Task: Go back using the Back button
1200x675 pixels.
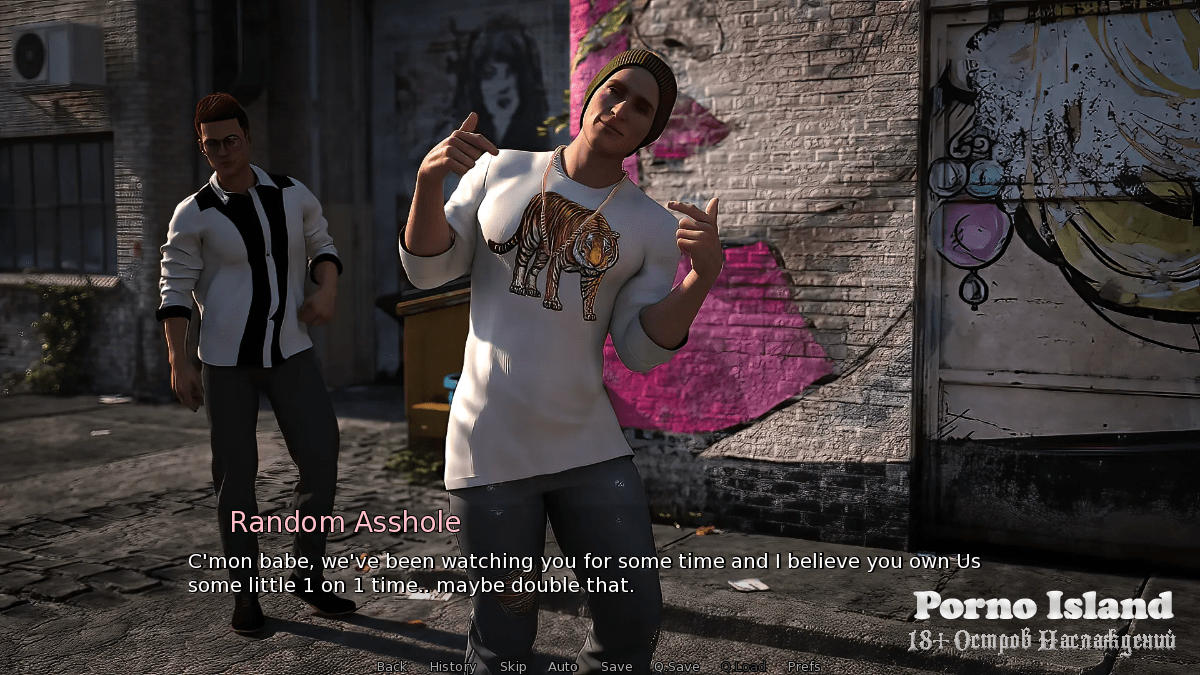Action: (x=391, y=666)
